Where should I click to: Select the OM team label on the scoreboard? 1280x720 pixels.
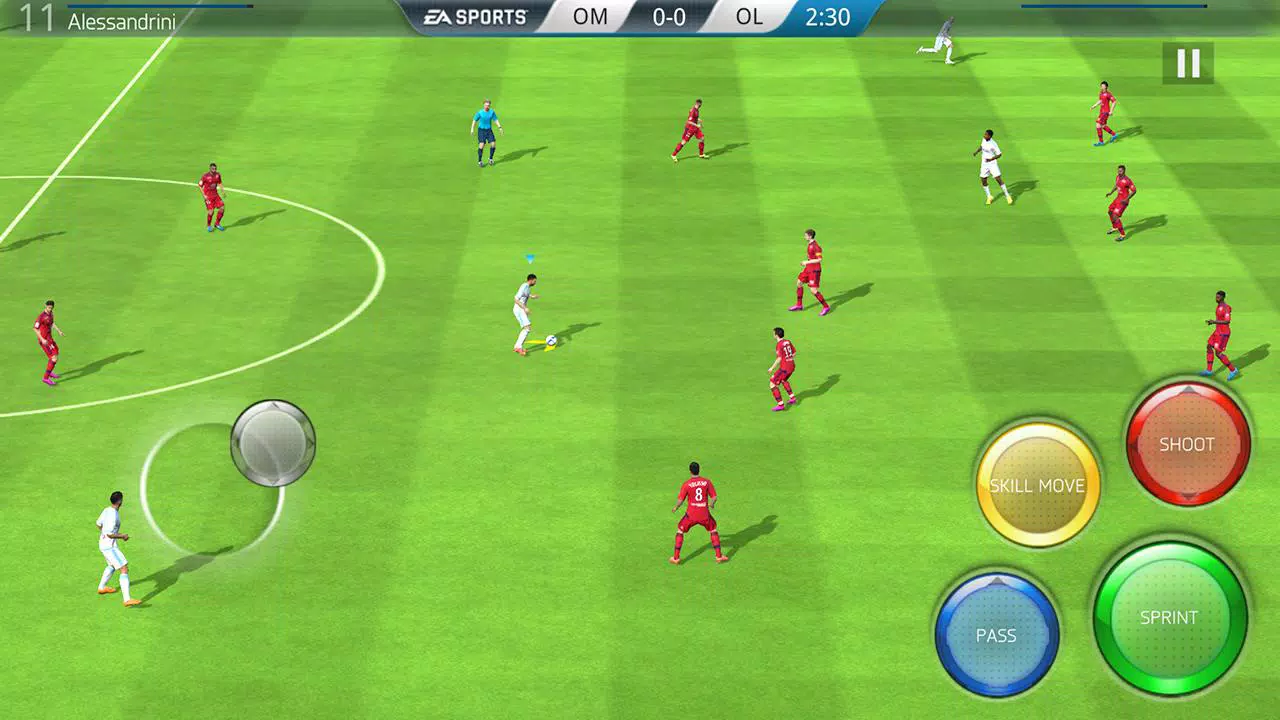pos(590,17)
